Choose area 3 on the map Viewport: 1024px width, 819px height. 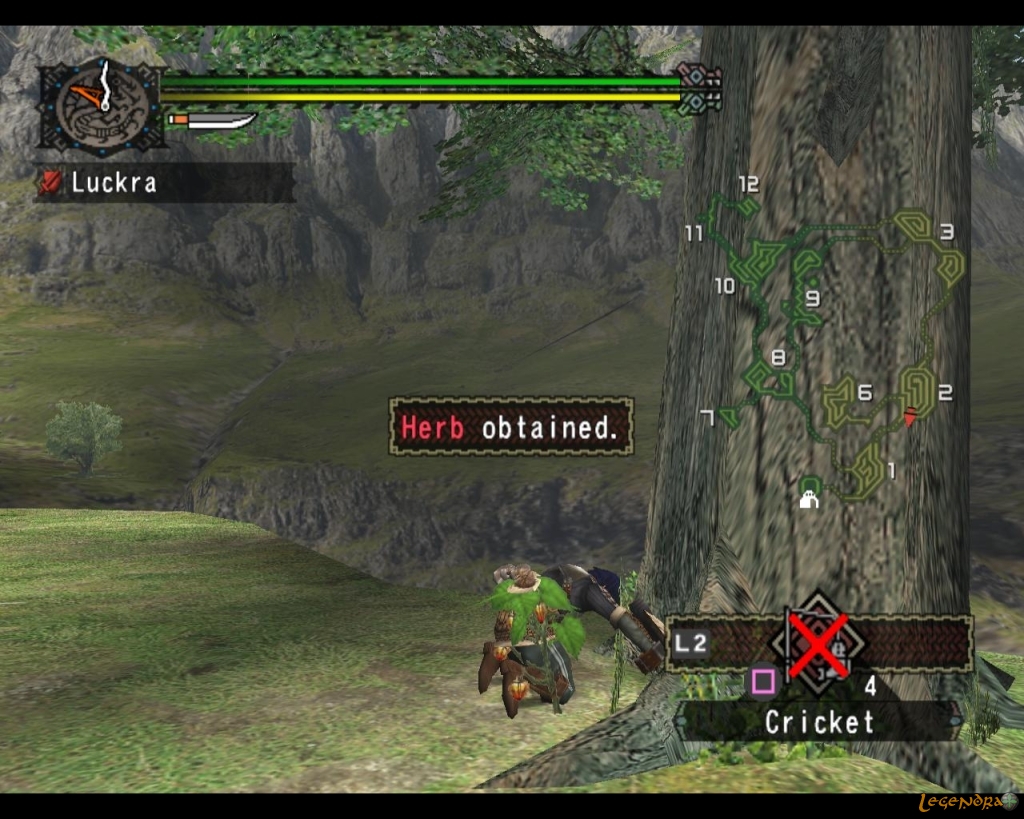945,233
